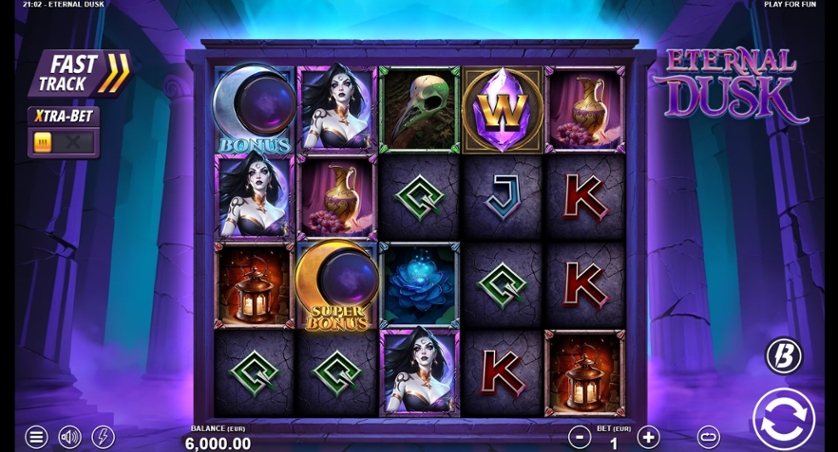The image size is (838, 452).
Task: Open the Fast Track feature
Action: [79, 73]
